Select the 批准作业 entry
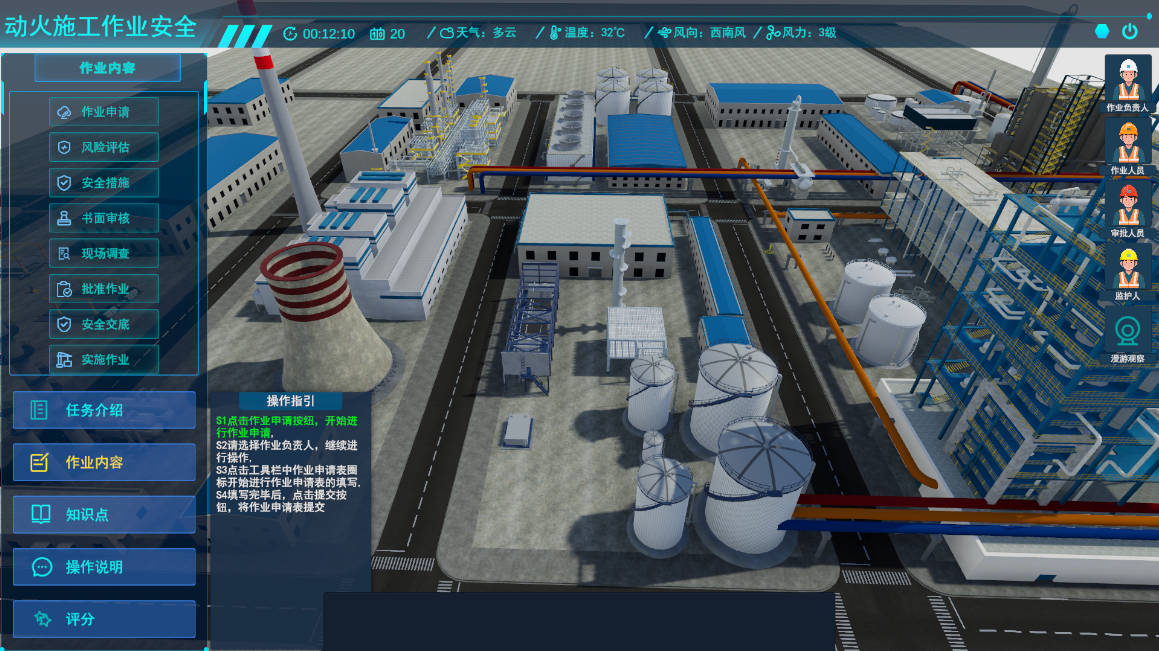The width and height of the screenshot is (1159, 651). [x=104, y=289]
